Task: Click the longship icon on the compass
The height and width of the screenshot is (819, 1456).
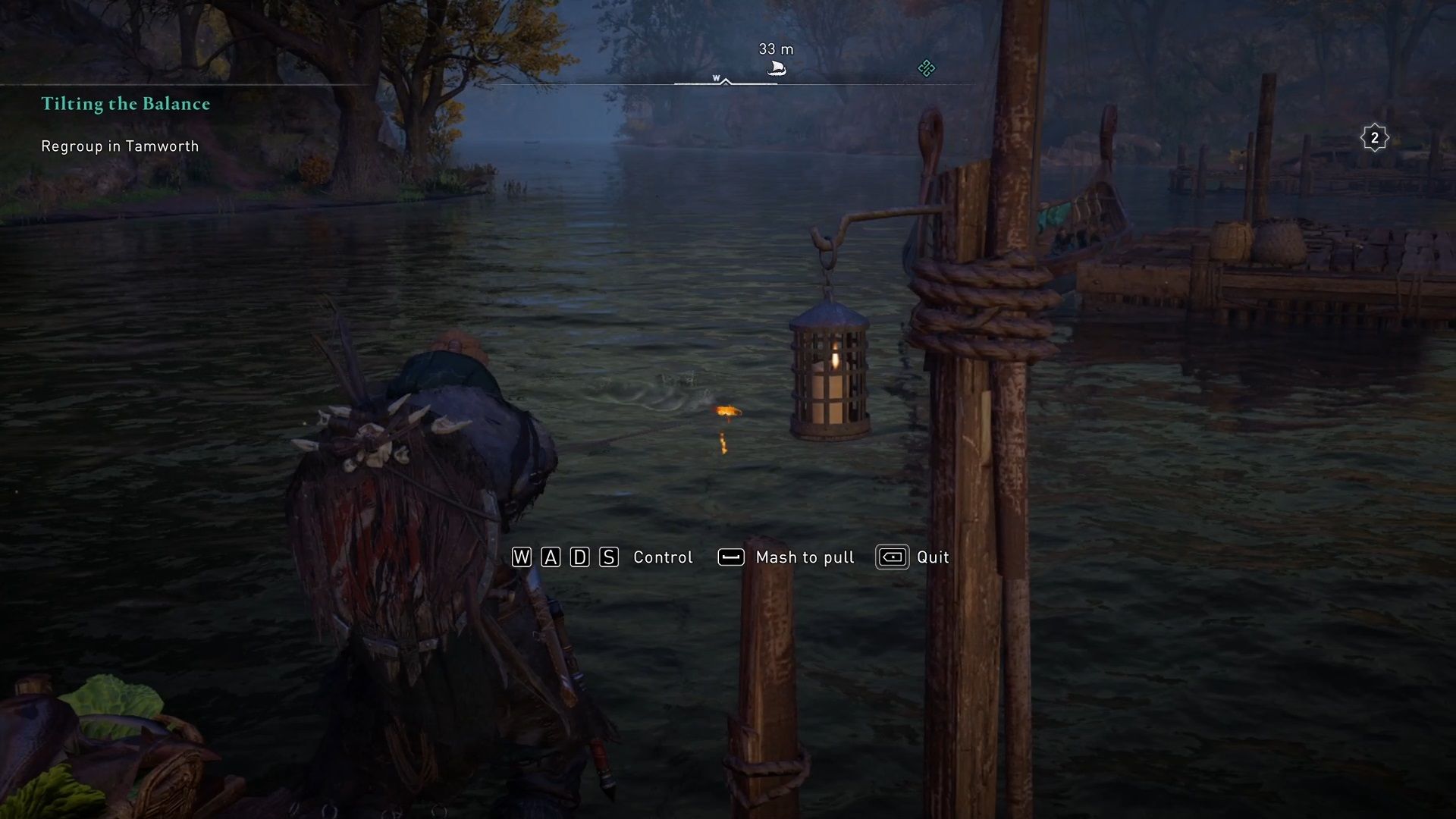Action: pyautogui.click(x=775, y=67)
